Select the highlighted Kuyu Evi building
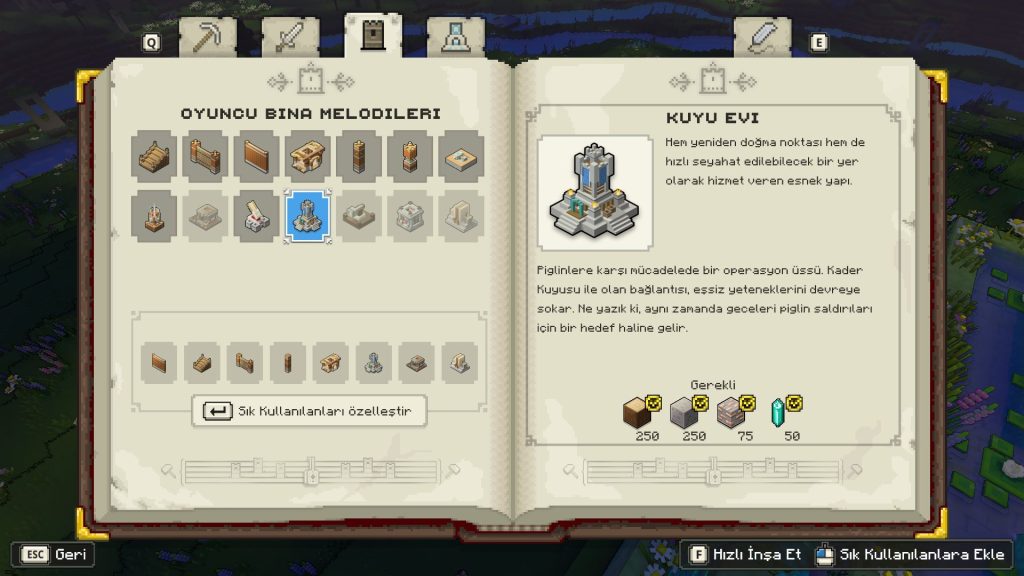1024x576 pixels. tap(308, 216)
